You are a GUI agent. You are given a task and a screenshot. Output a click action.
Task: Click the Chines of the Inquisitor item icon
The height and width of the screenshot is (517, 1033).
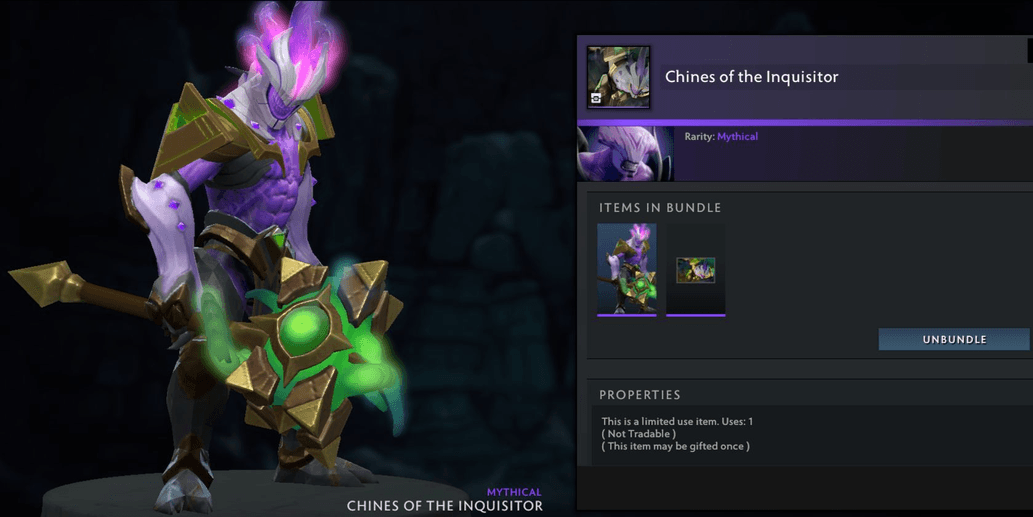pyautogui.click(x=618, y=77)
